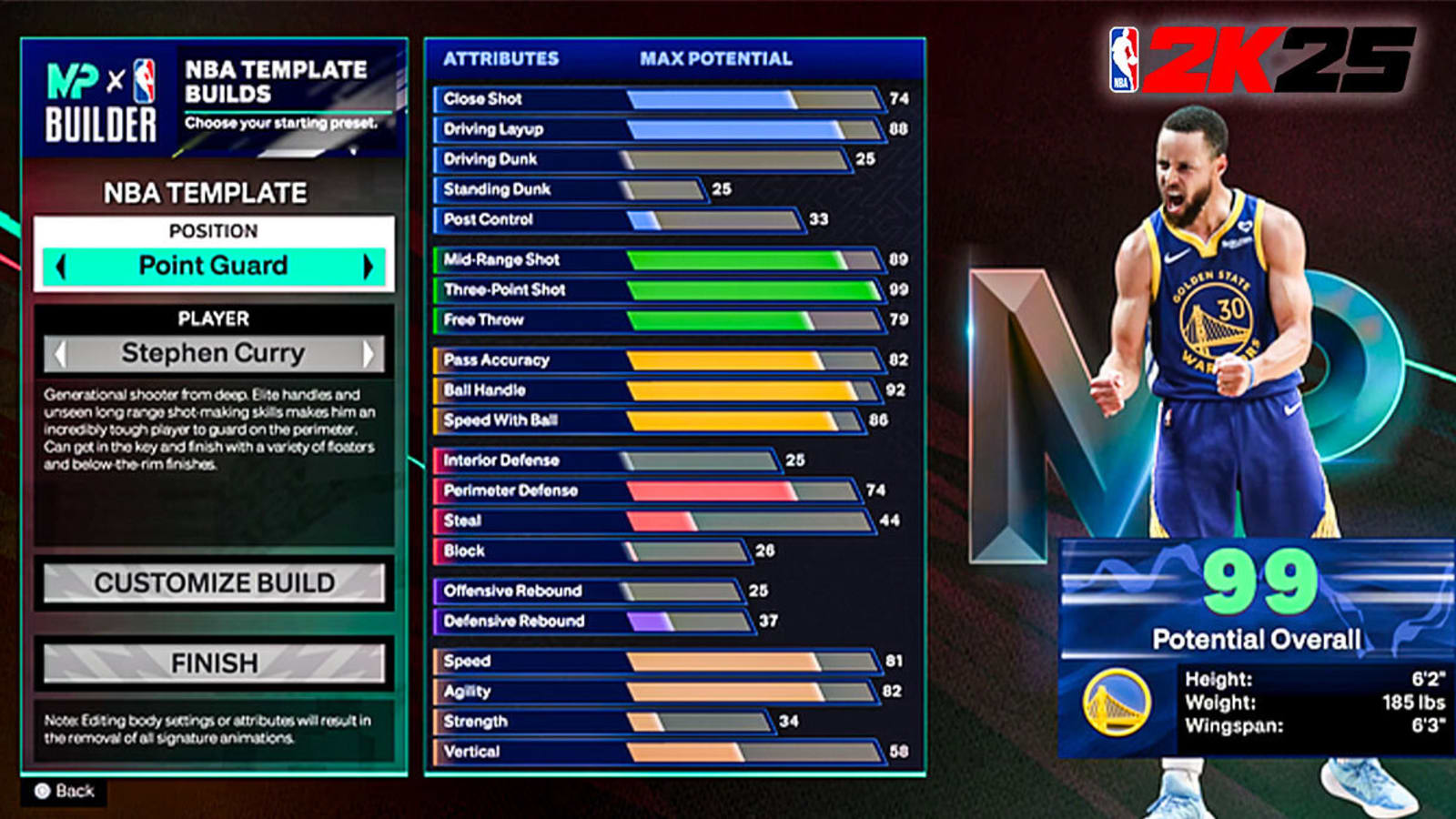This screenshot has height=819, width=1456.
Task: Open the Customize Build option
Action: point(213,583)
